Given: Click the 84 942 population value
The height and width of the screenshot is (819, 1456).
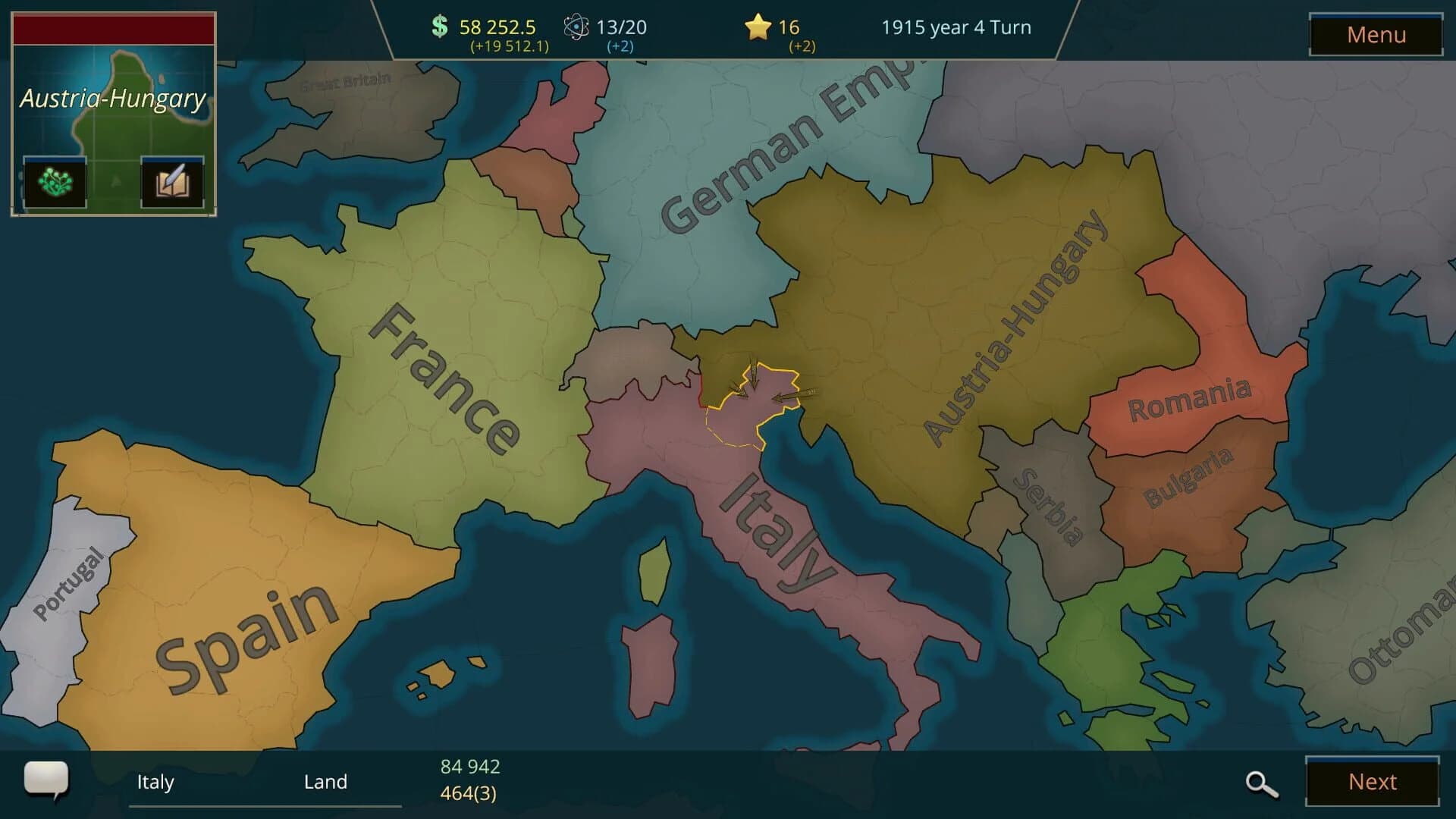Looking at the screenshot, I should tap(469, 767).
